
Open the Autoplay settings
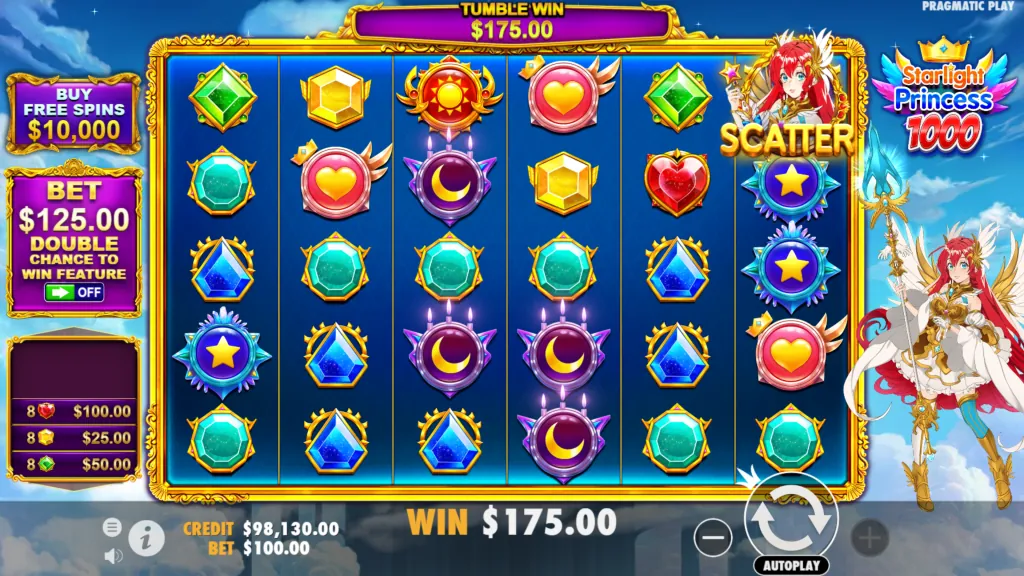(790, 565)
